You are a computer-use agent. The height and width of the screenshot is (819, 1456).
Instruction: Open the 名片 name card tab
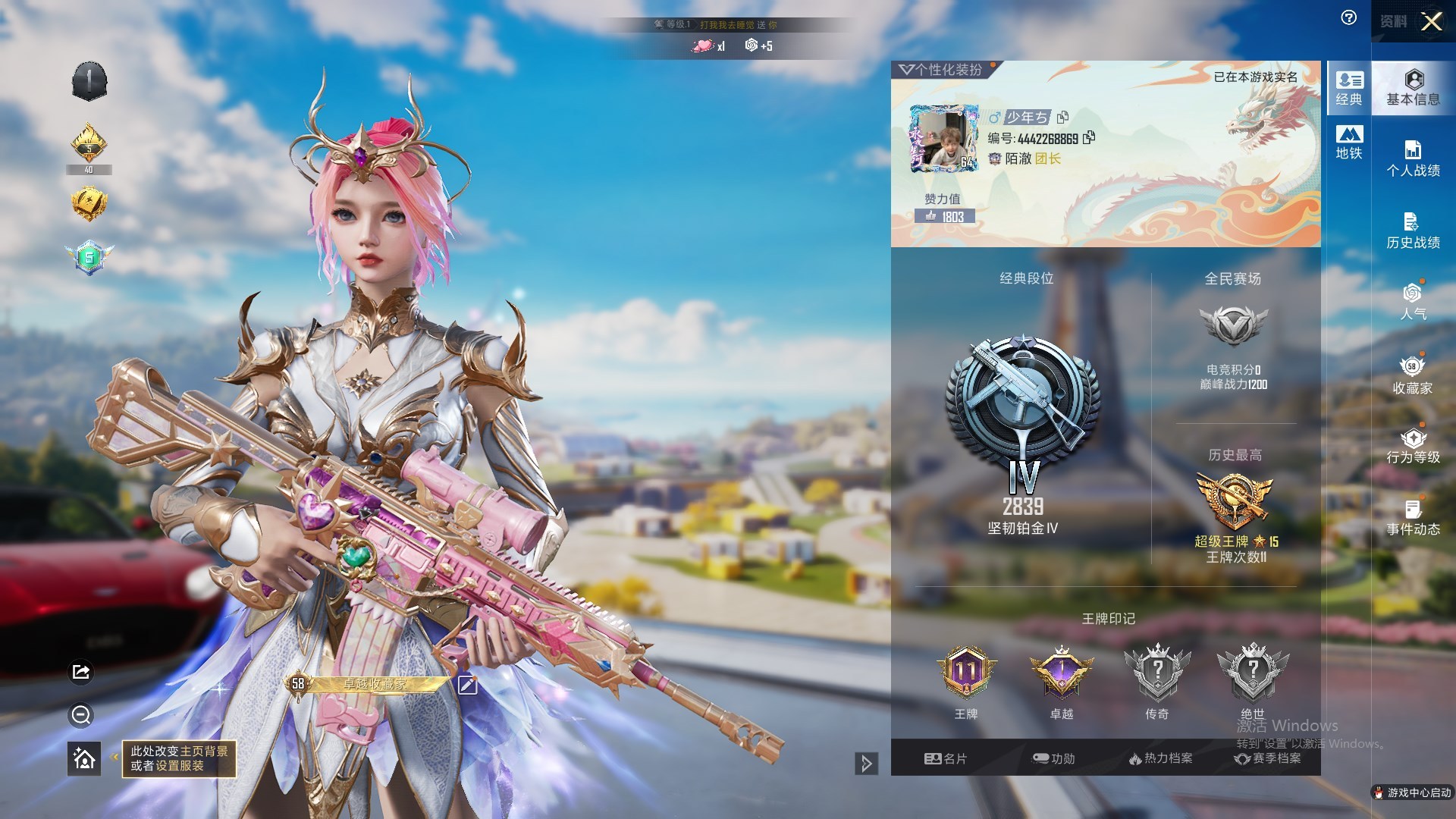(946, 758)
